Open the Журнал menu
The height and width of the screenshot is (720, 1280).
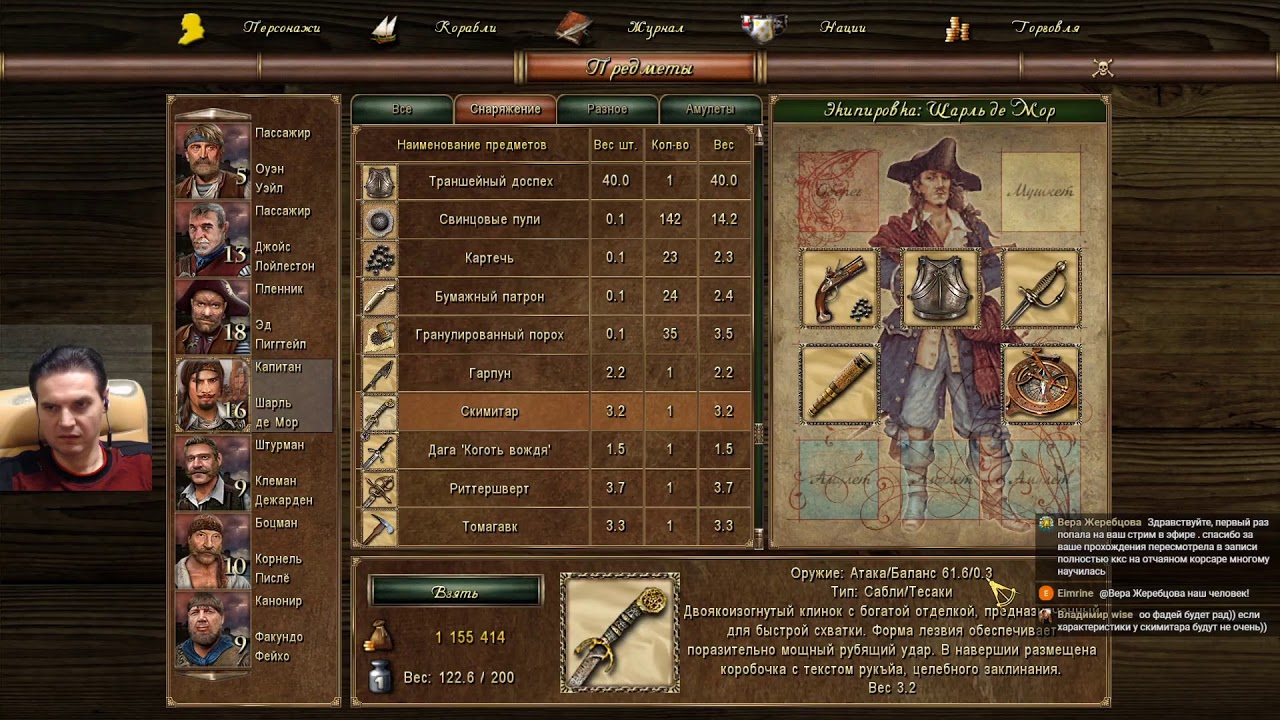click(655, 28)
